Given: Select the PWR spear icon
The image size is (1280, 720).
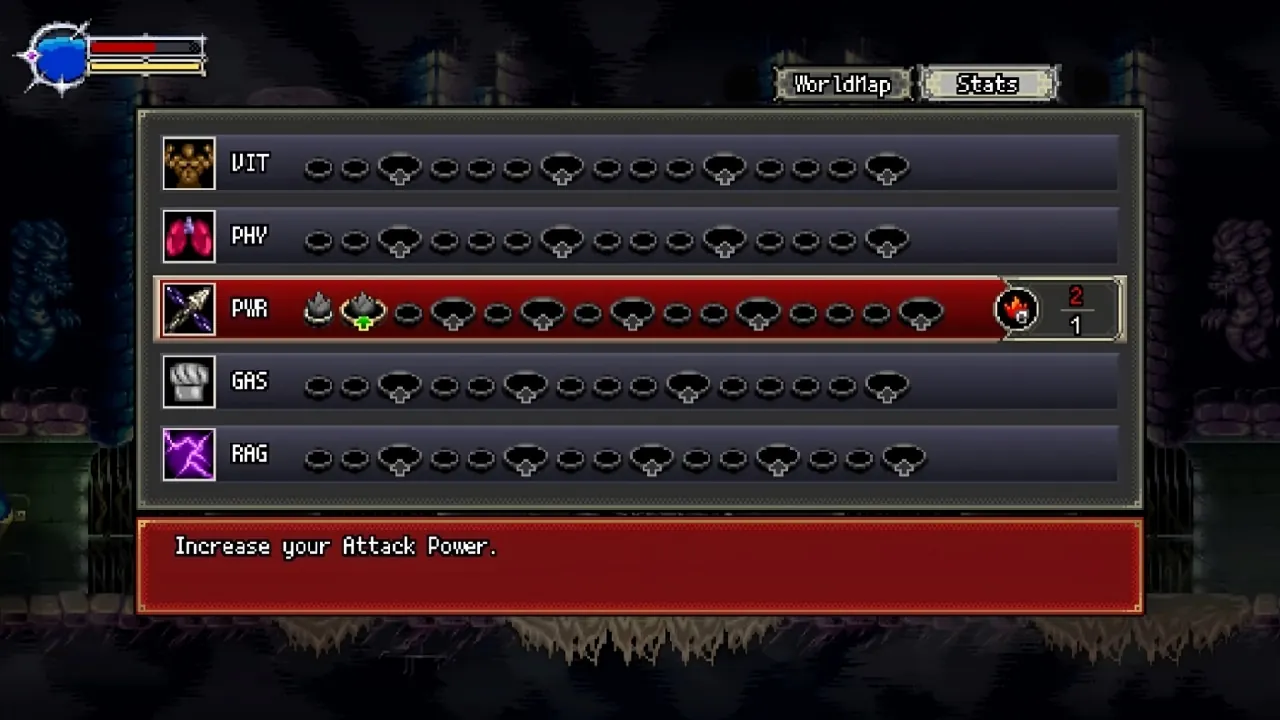Looking at the screenshot, I should pos(189,309).
